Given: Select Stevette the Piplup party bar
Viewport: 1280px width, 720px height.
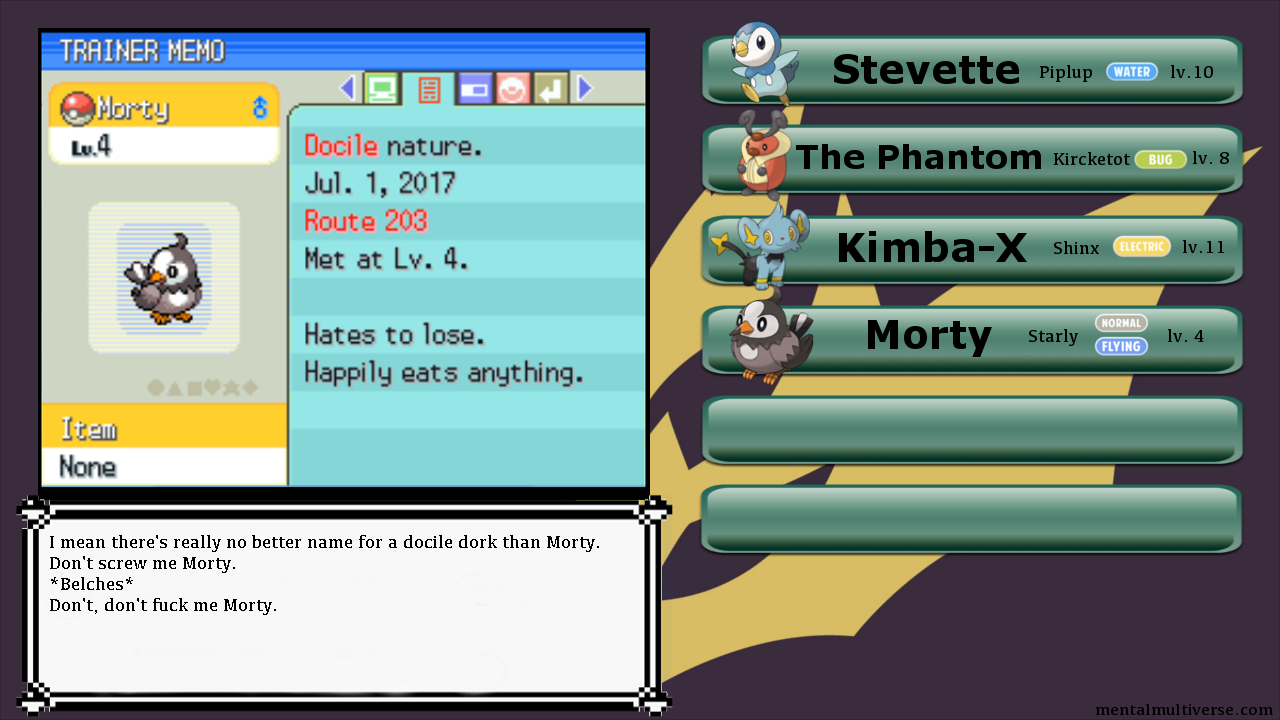Looking at the screenshot, I should 972,70.
